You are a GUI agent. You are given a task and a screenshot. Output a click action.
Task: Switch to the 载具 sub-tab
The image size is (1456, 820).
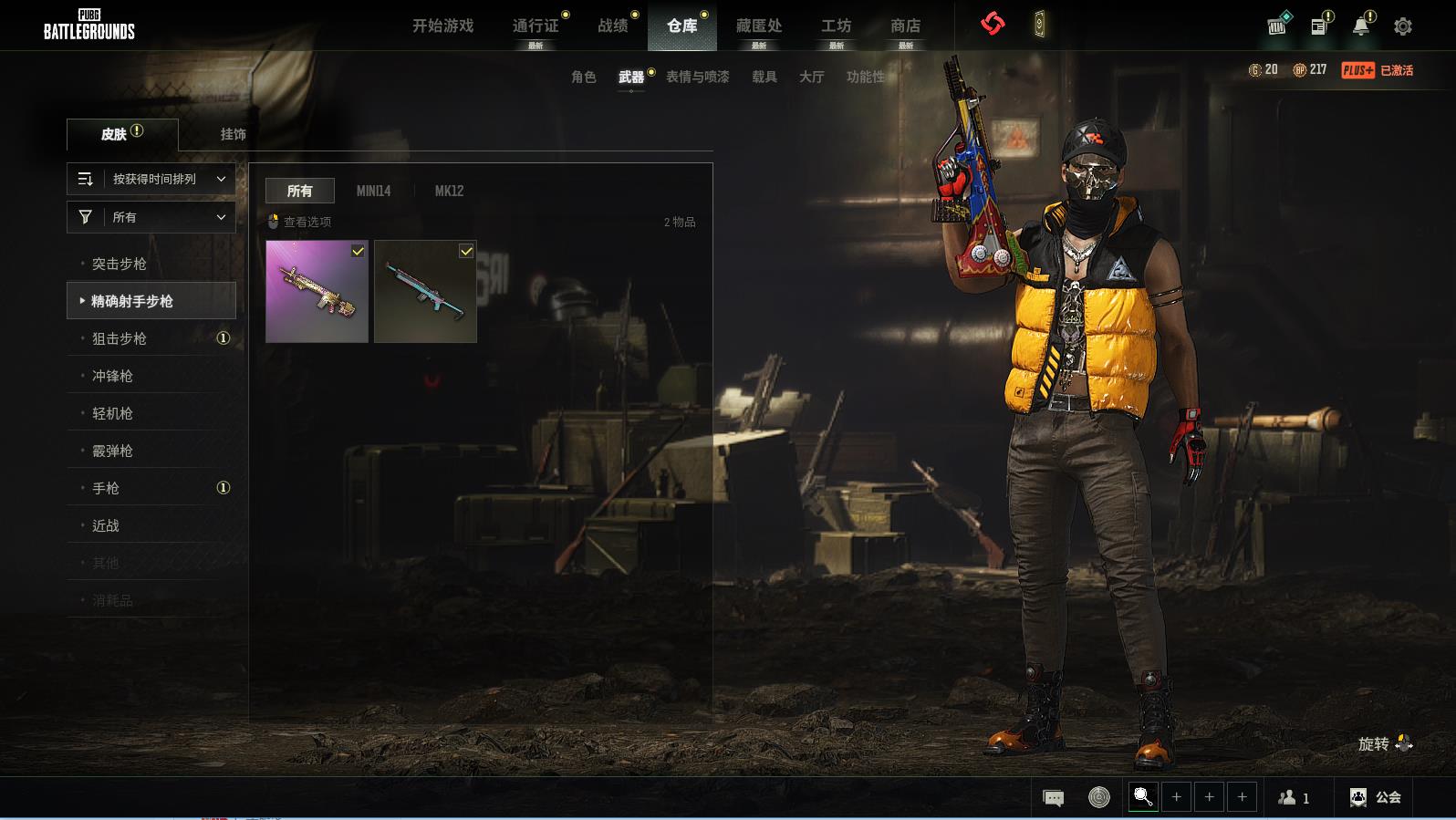point(764,77)
